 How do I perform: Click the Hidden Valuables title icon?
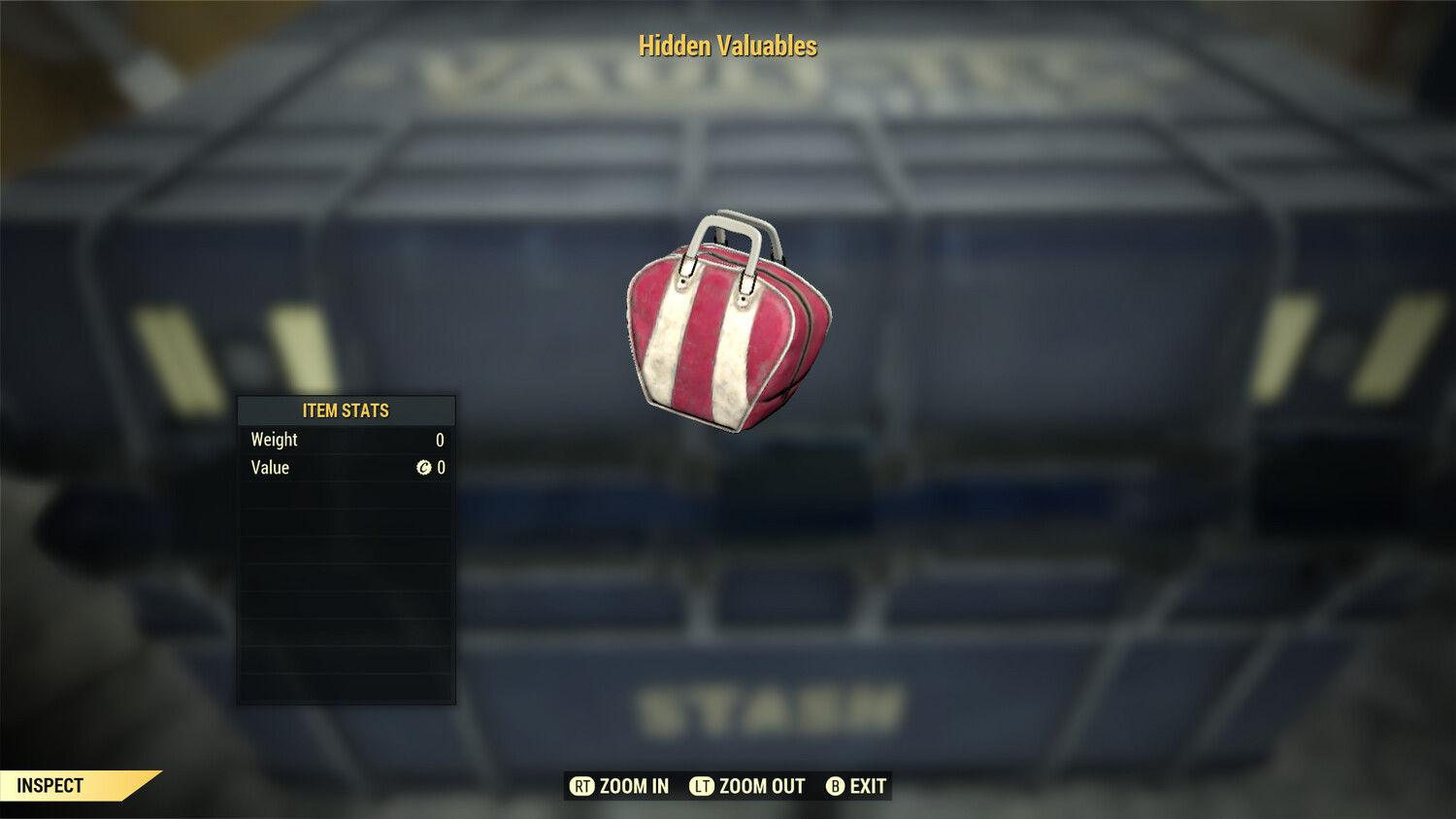coord(727,46)
